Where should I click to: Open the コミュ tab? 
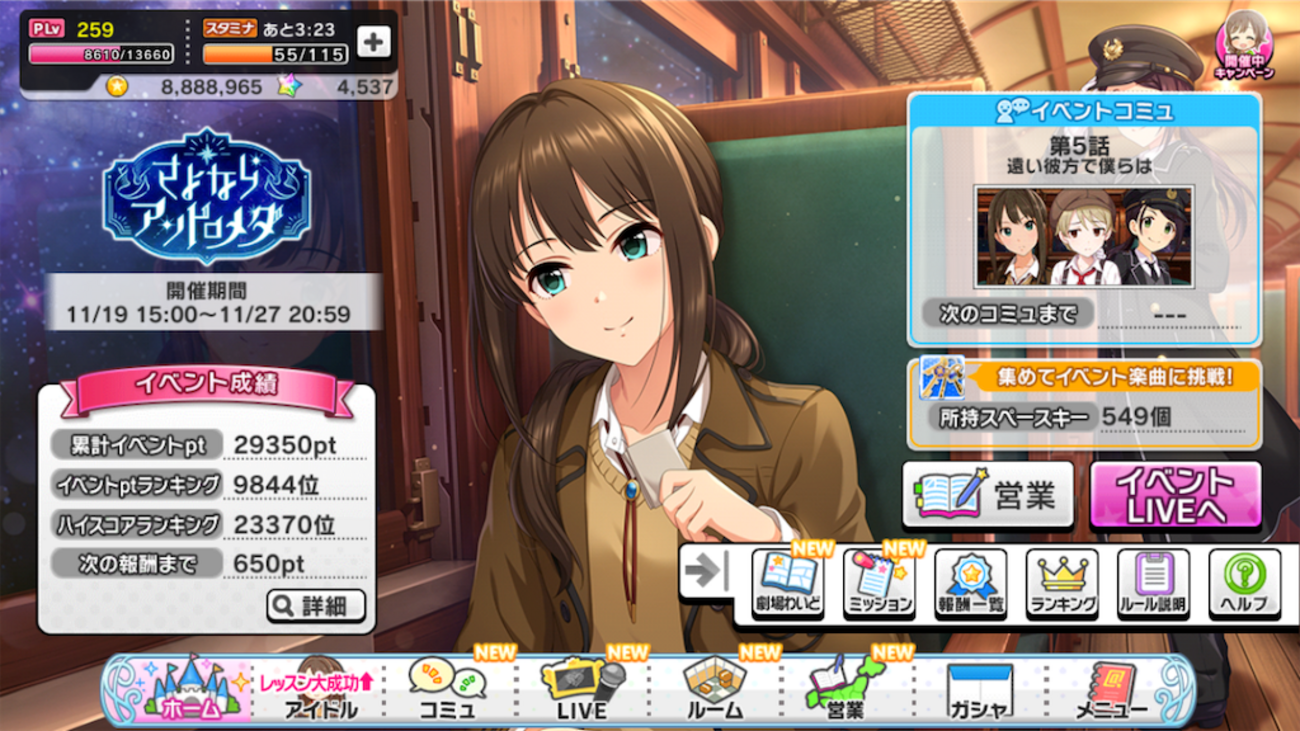[x=447, y=691]
